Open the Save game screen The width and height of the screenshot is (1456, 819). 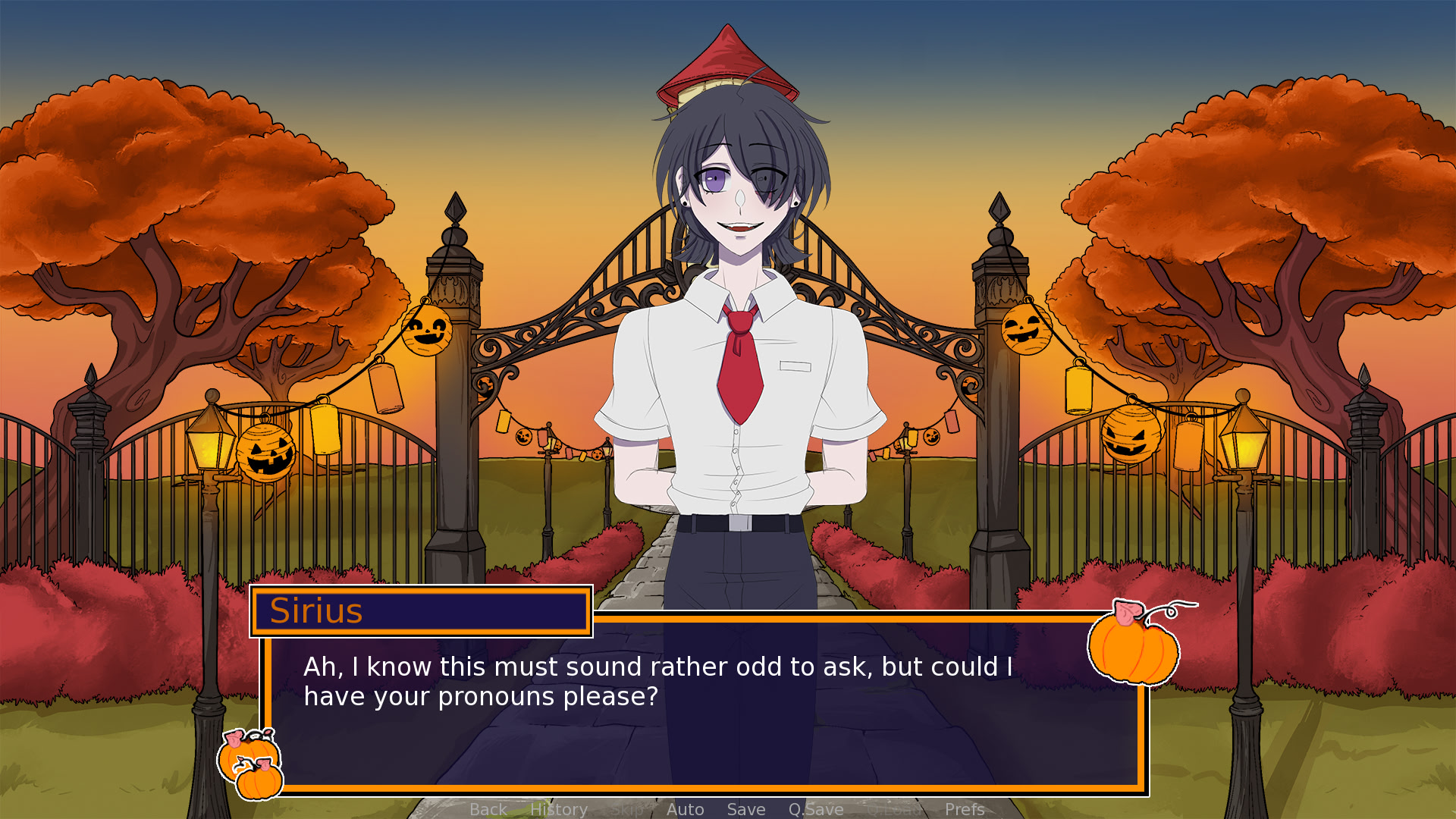click(x=745, y=809)
